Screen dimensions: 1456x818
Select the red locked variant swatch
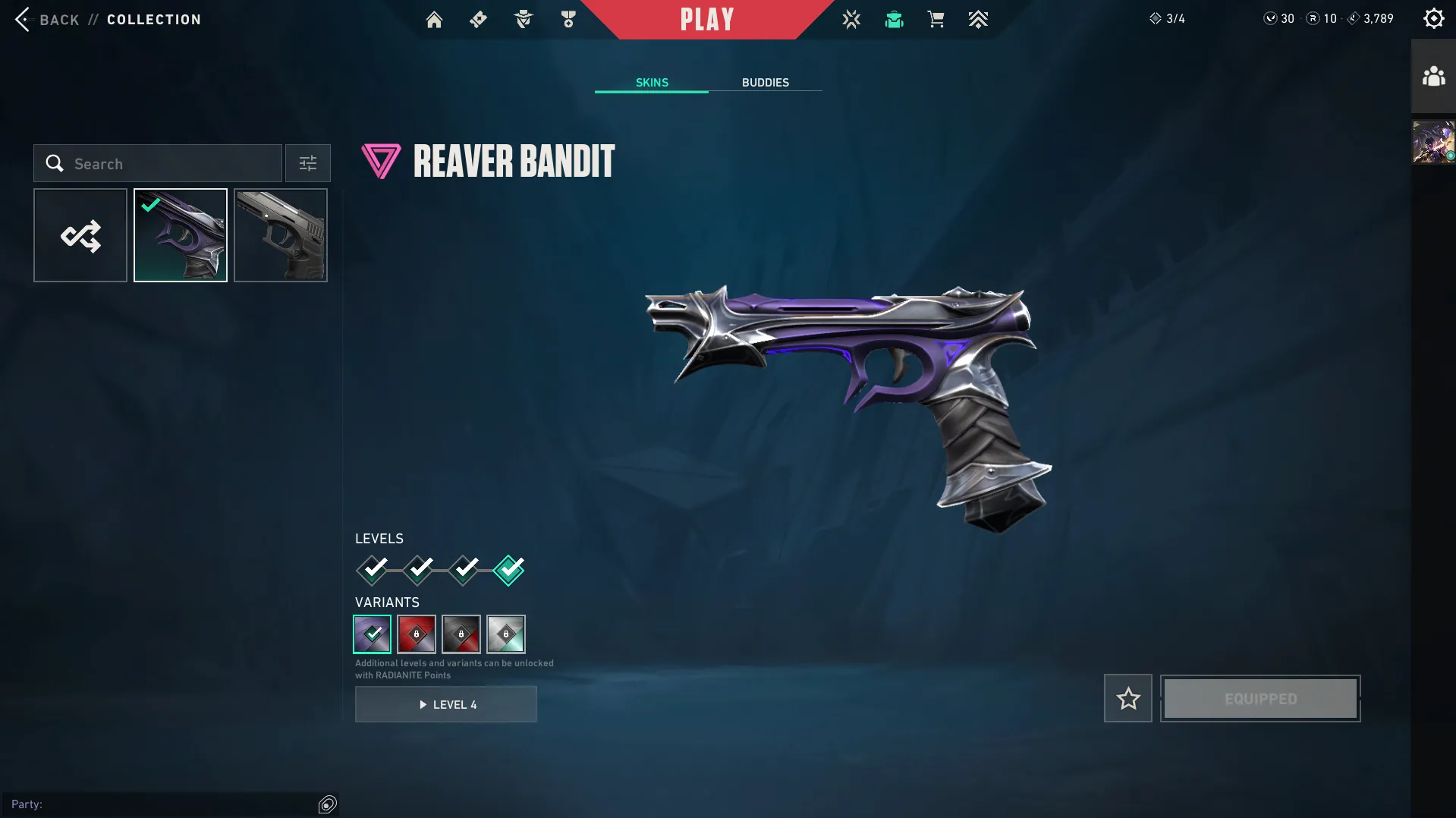[417, 634]
